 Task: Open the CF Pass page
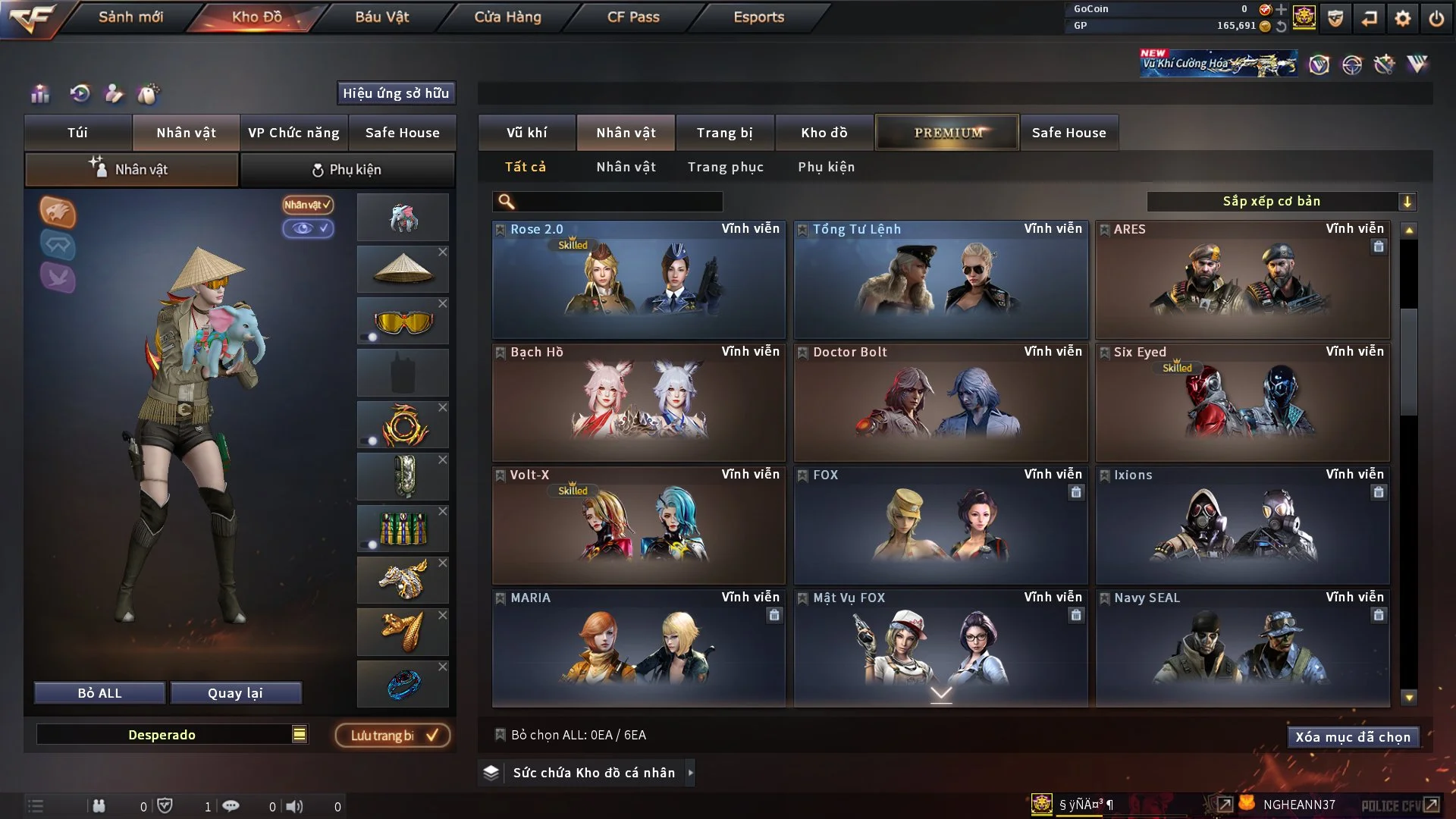(633, 17)
